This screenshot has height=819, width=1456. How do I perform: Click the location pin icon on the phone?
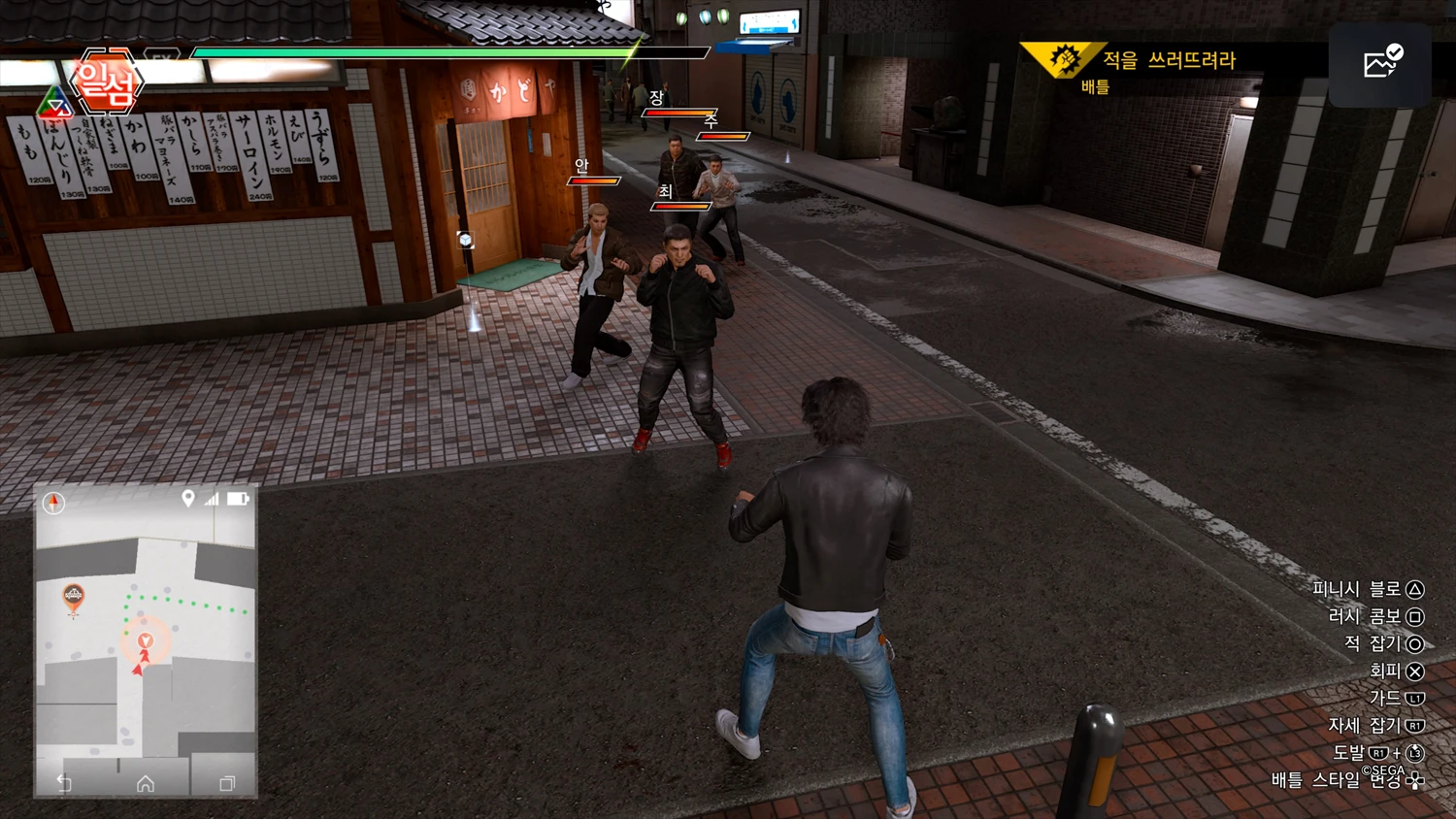coord(188,499)
